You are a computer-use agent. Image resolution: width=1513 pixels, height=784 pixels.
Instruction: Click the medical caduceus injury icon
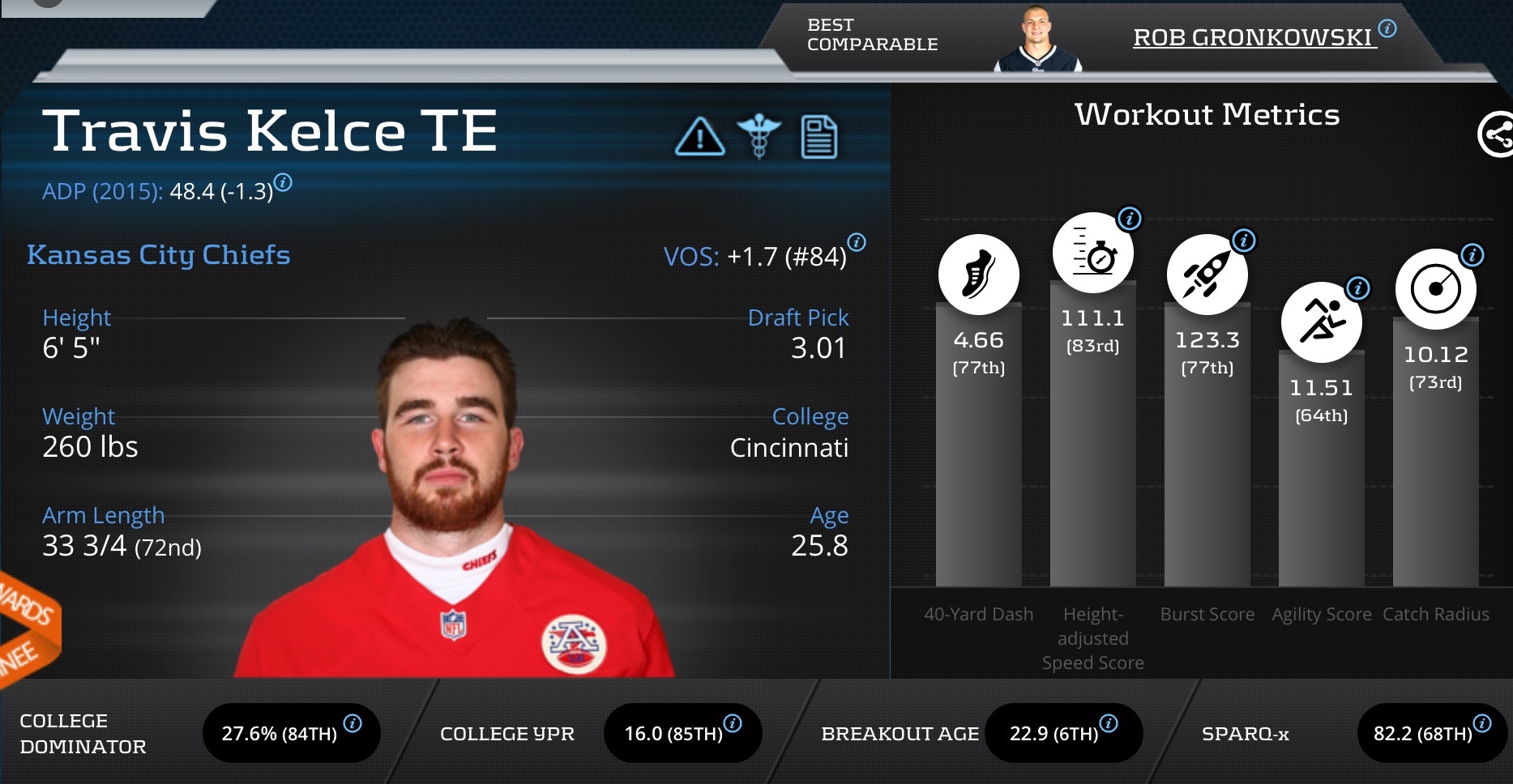759,136
